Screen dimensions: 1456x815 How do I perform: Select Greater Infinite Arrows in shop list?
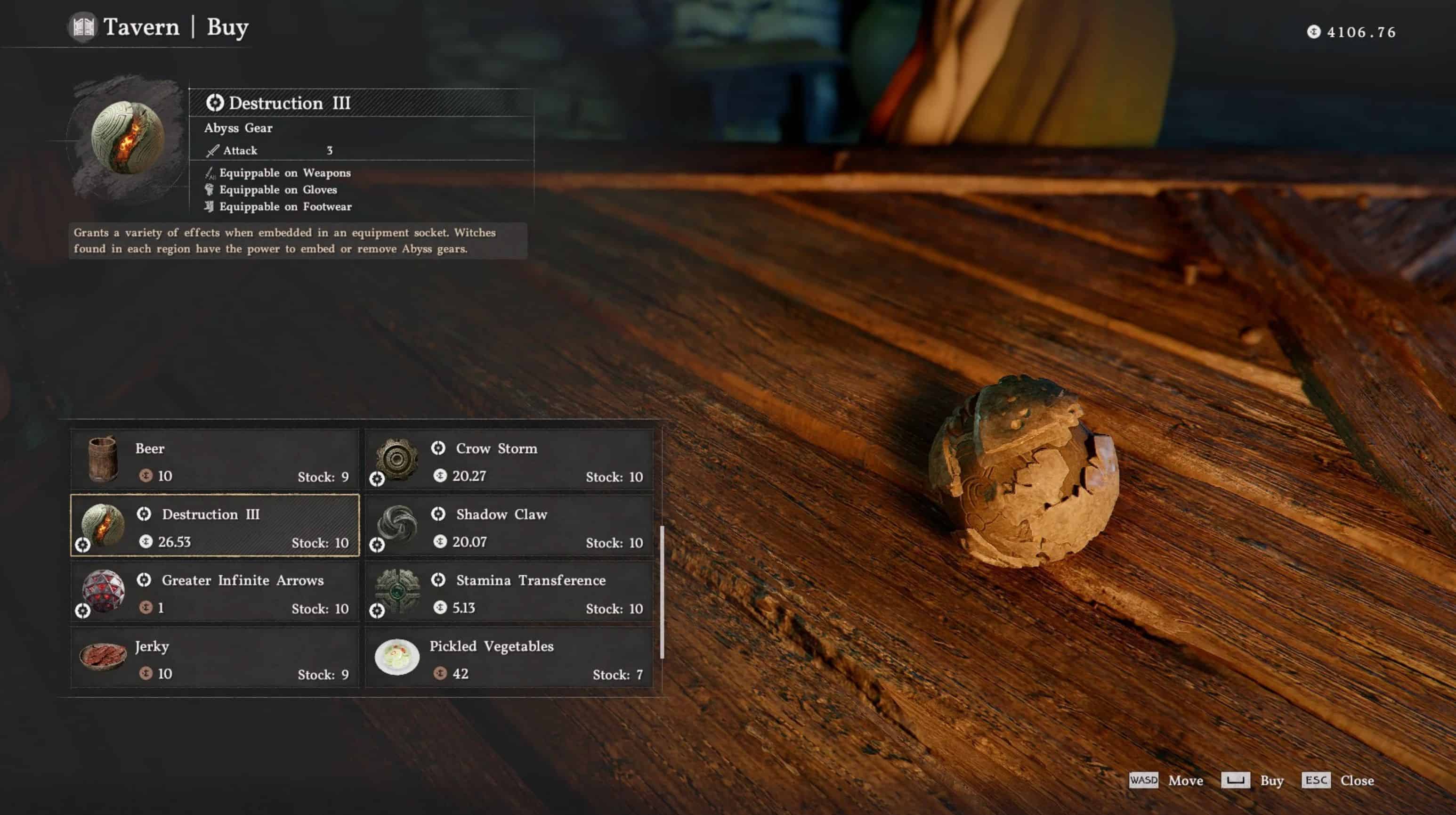pos(215,592)
